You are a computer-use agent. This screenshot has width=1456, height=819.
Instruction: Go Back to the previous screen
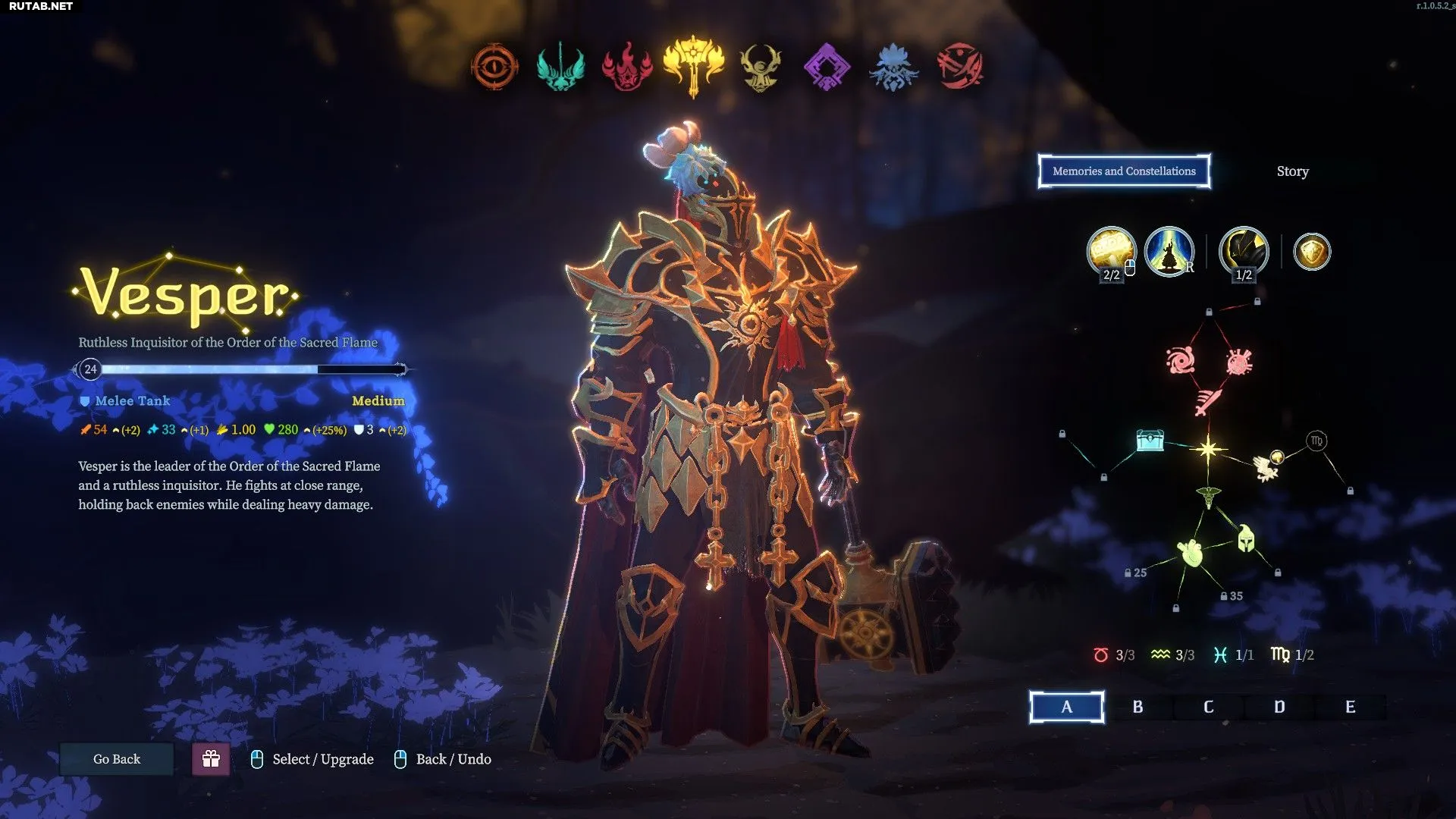(117, 759)
